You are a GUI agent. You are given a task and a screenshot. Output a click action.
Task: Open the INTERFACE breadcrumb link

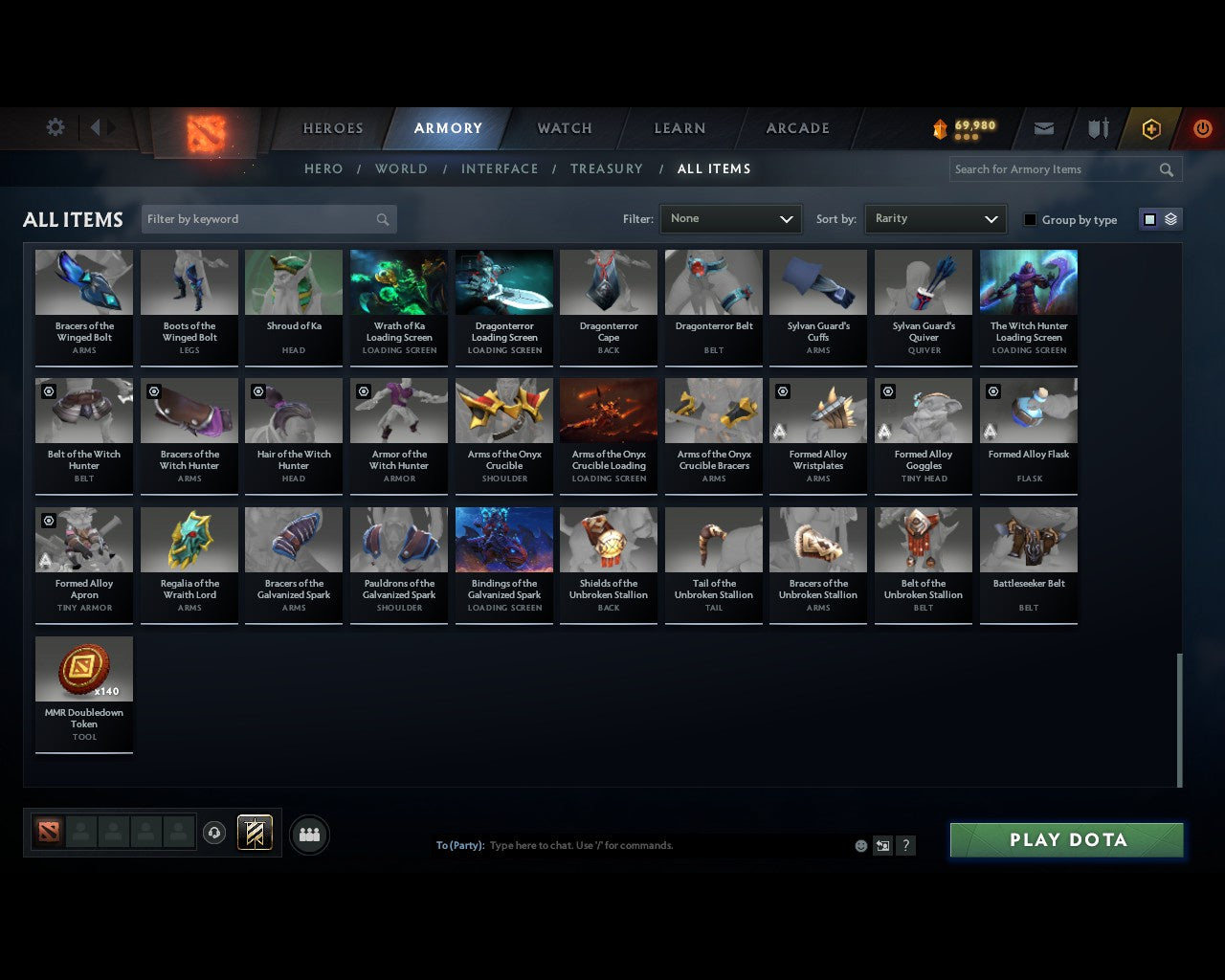[501, 168]
